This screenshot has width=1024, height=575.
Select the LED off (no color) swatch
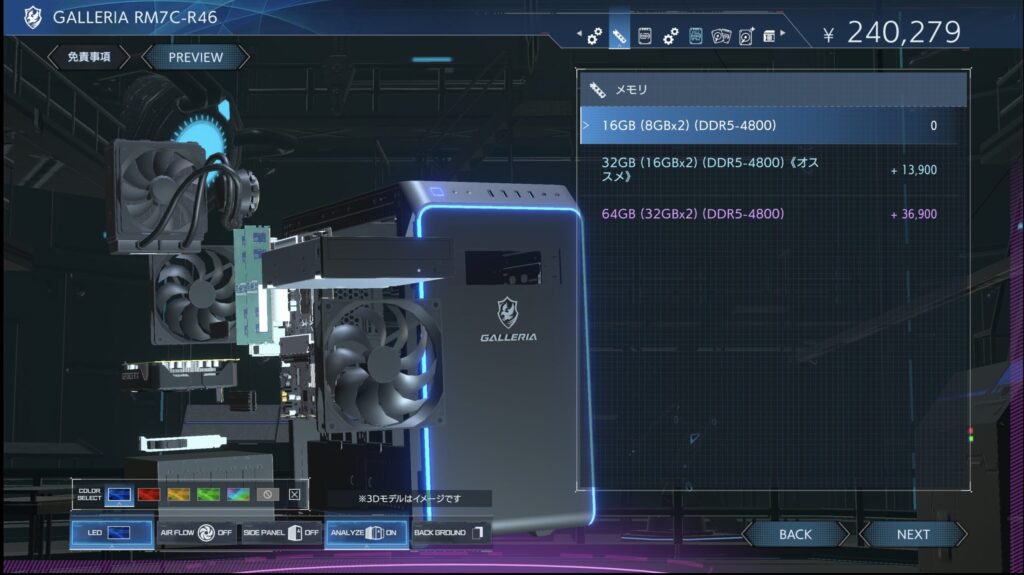[x=266, y=494]
